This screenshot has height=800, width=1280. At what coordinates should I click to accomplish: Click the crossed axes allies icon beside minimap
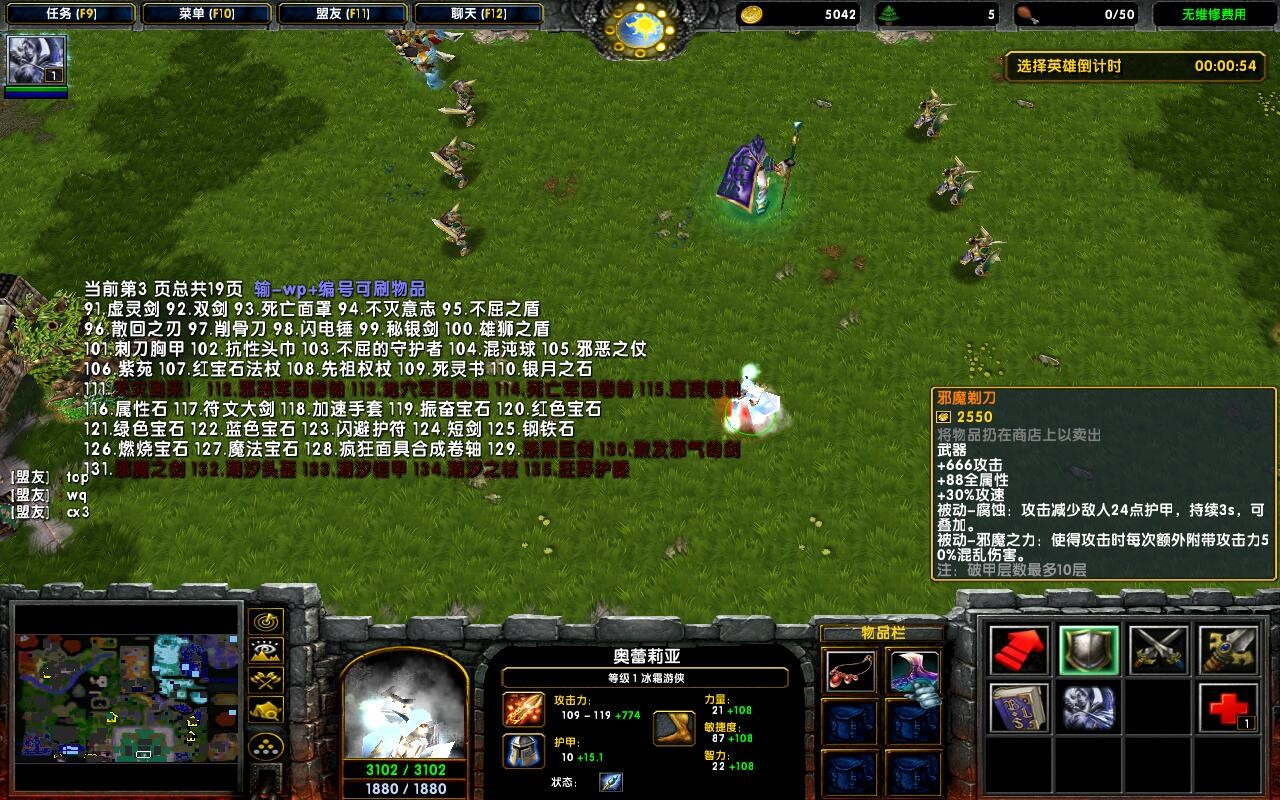(x=265, y=680)
